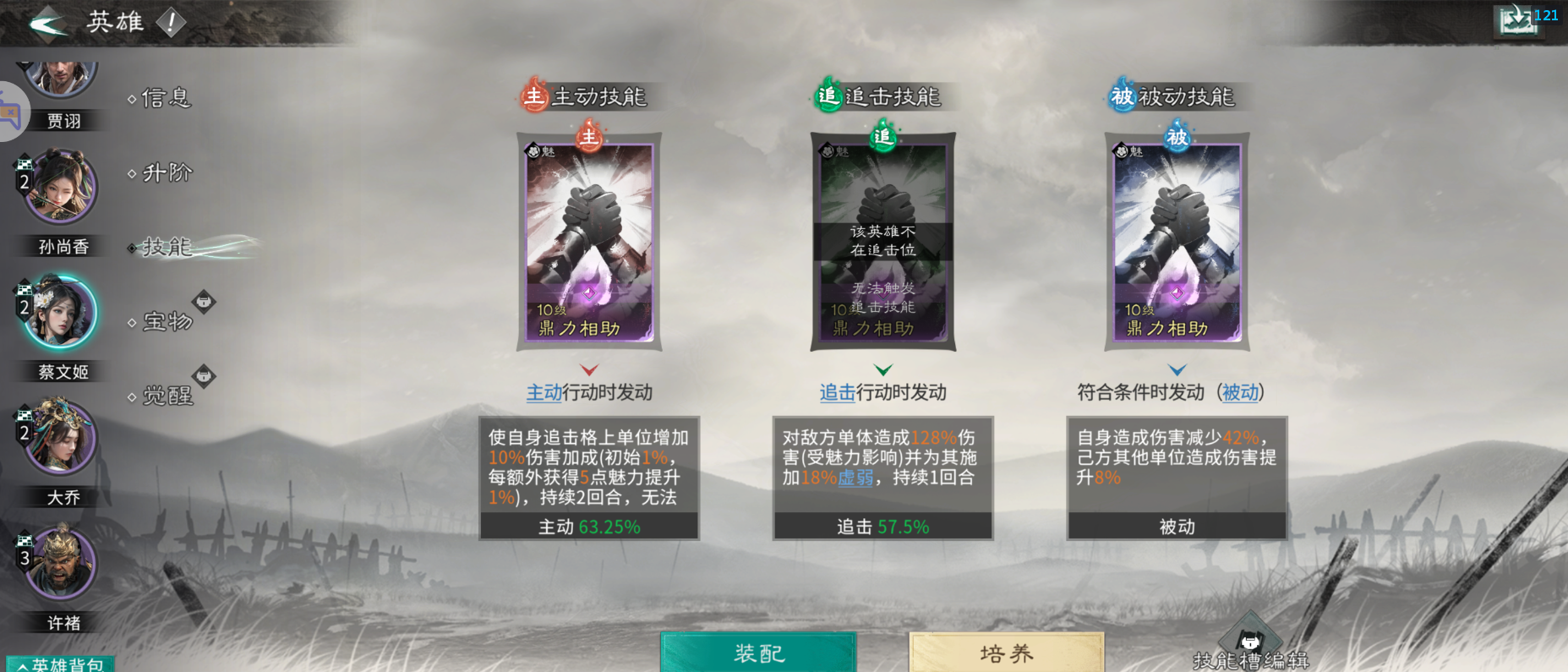Switch to the 信息 info tab
1568x672 pixels.
[x=164, y=99]
